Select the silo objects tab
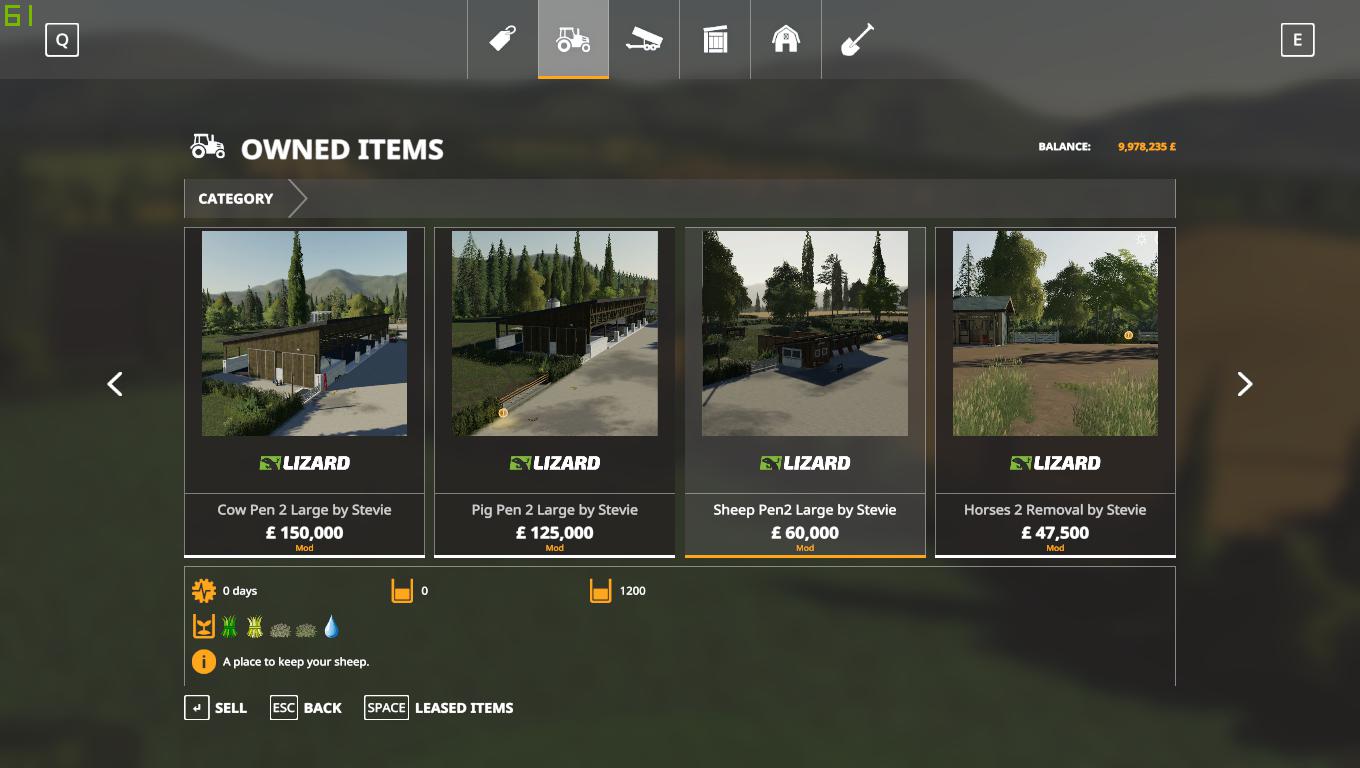Viewport: 1360px width, 768px height. [715, 39]
